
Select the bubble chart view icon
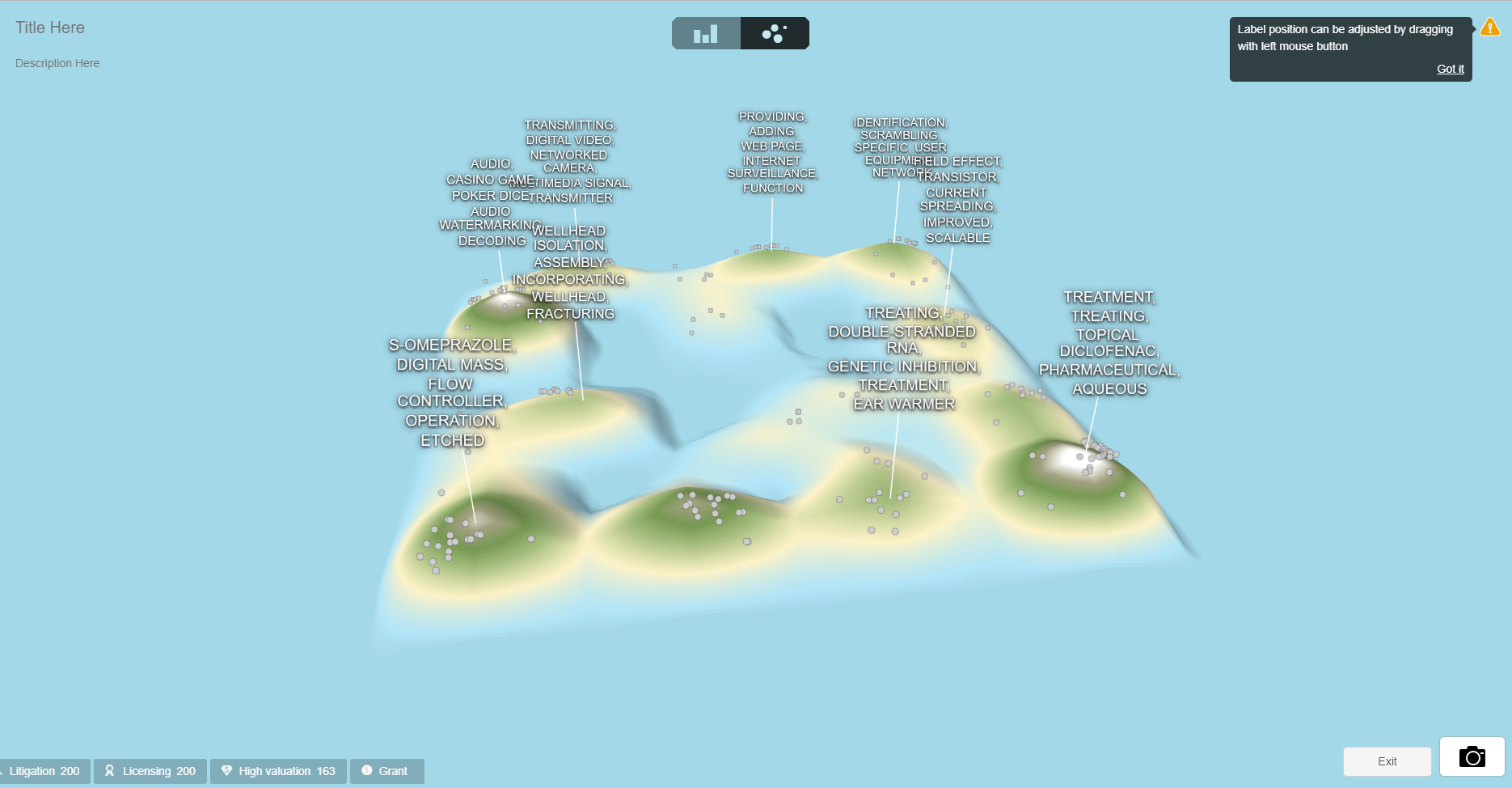(774, 33)
